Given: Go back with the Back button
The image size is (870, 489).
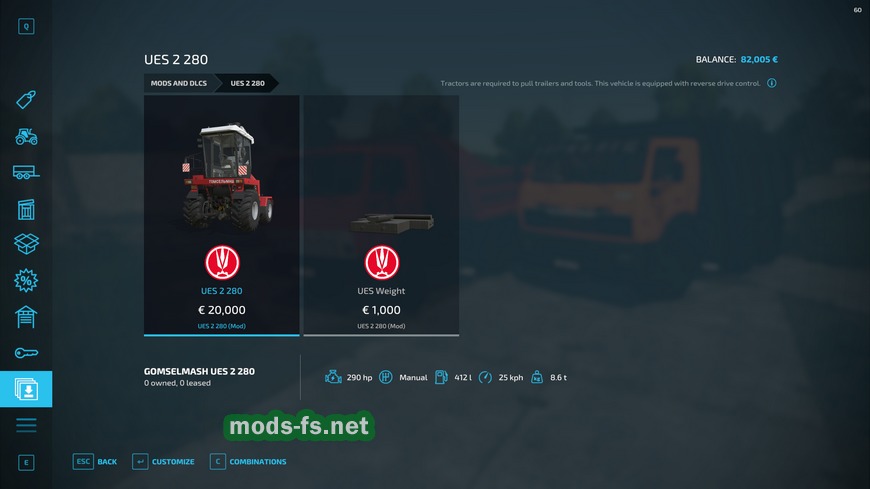Looking at the screenshot, I should pyautogui.click(x=95, y=461).
